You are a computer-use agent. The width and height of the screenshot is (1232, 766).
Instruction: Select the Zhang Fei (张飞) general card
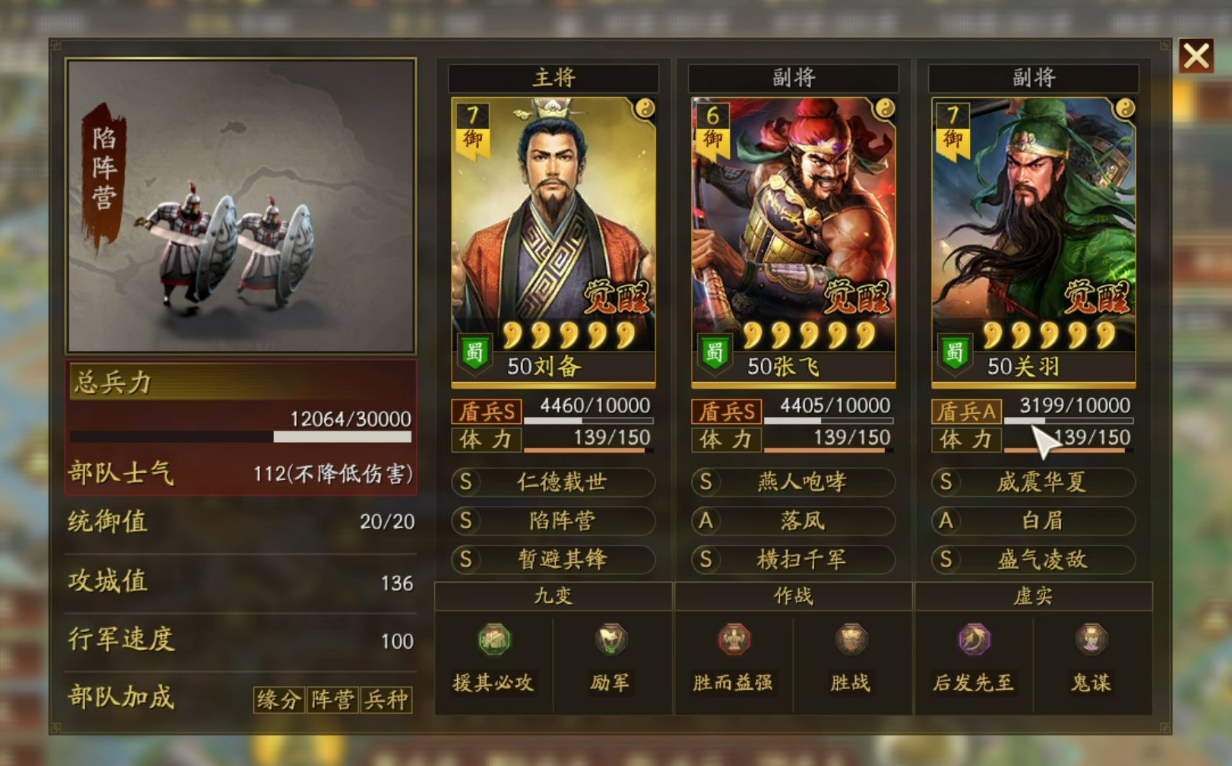pyautogui.click(x=793, y=240)
